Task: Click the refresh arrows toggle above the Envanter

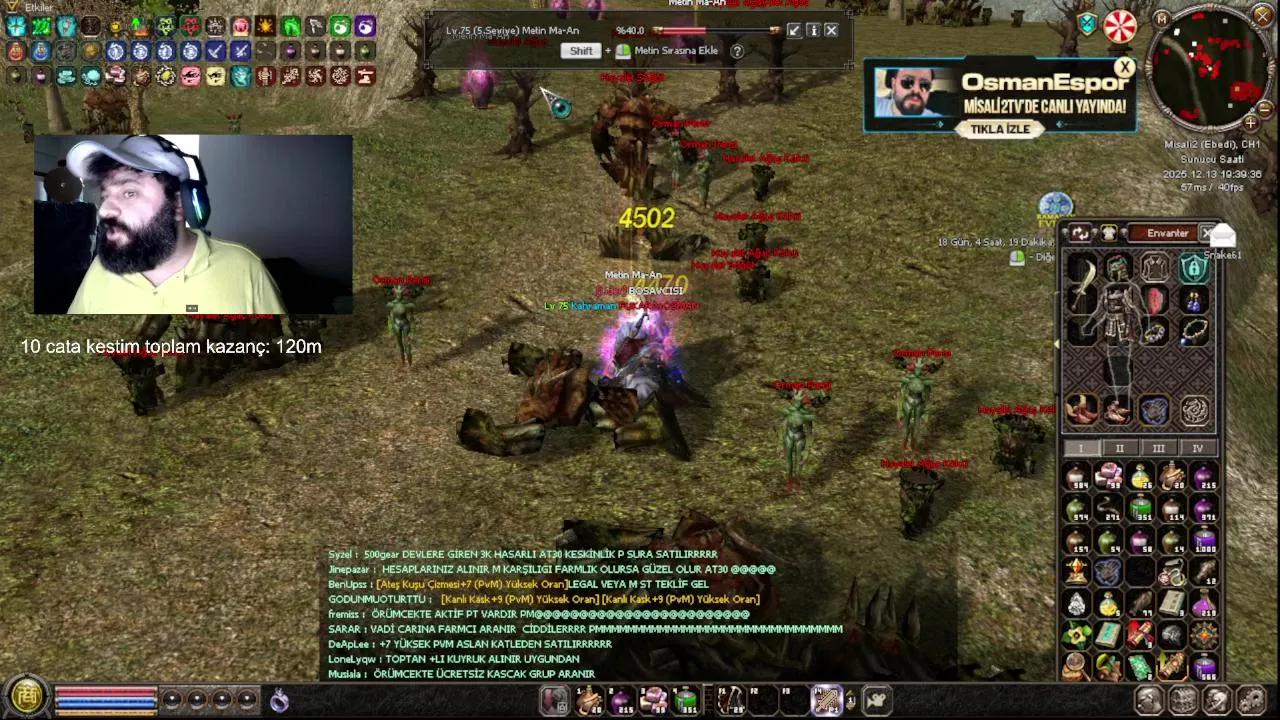Action: (x=1081, y=233)
